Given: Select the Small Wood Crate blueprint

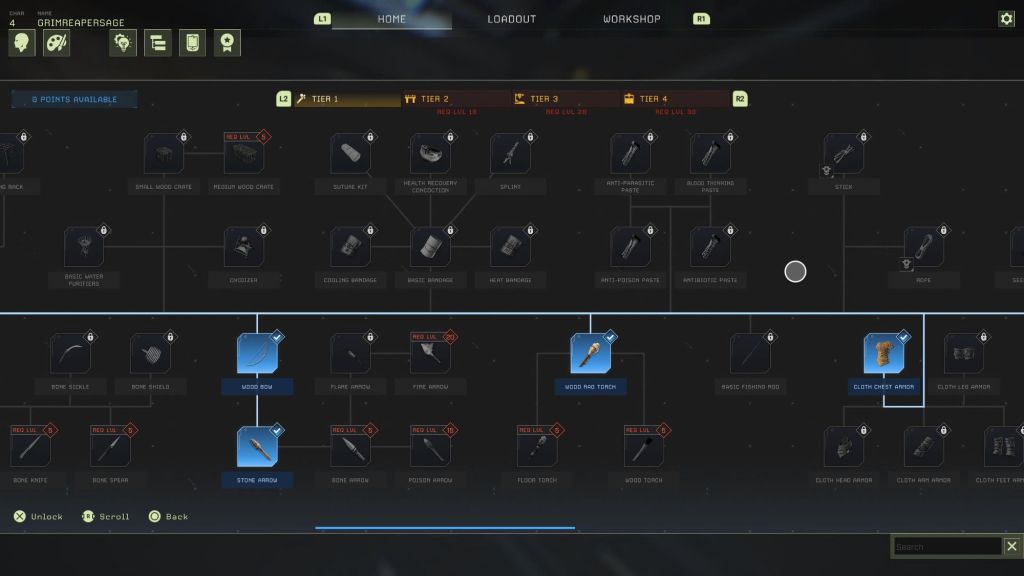Looking at the screenshot, I should pos(164,154).
